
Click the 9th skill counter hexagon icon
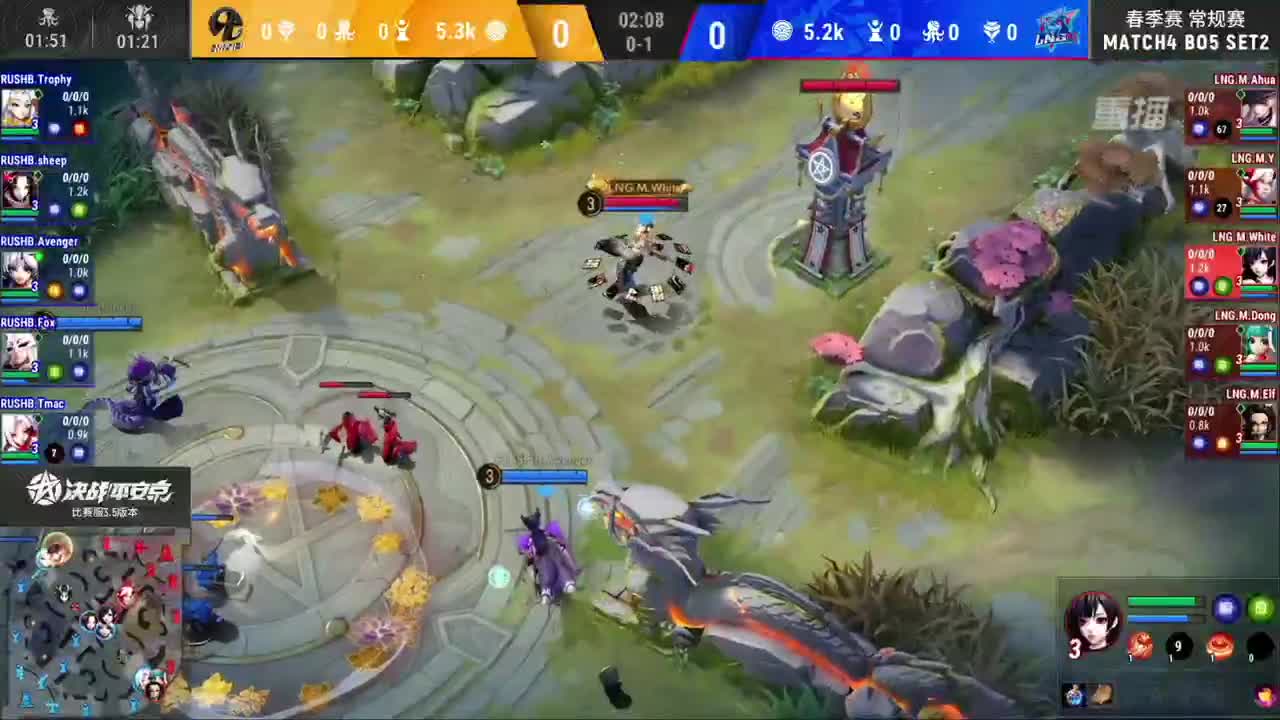pyautogui.click(x=1177, y=646)
